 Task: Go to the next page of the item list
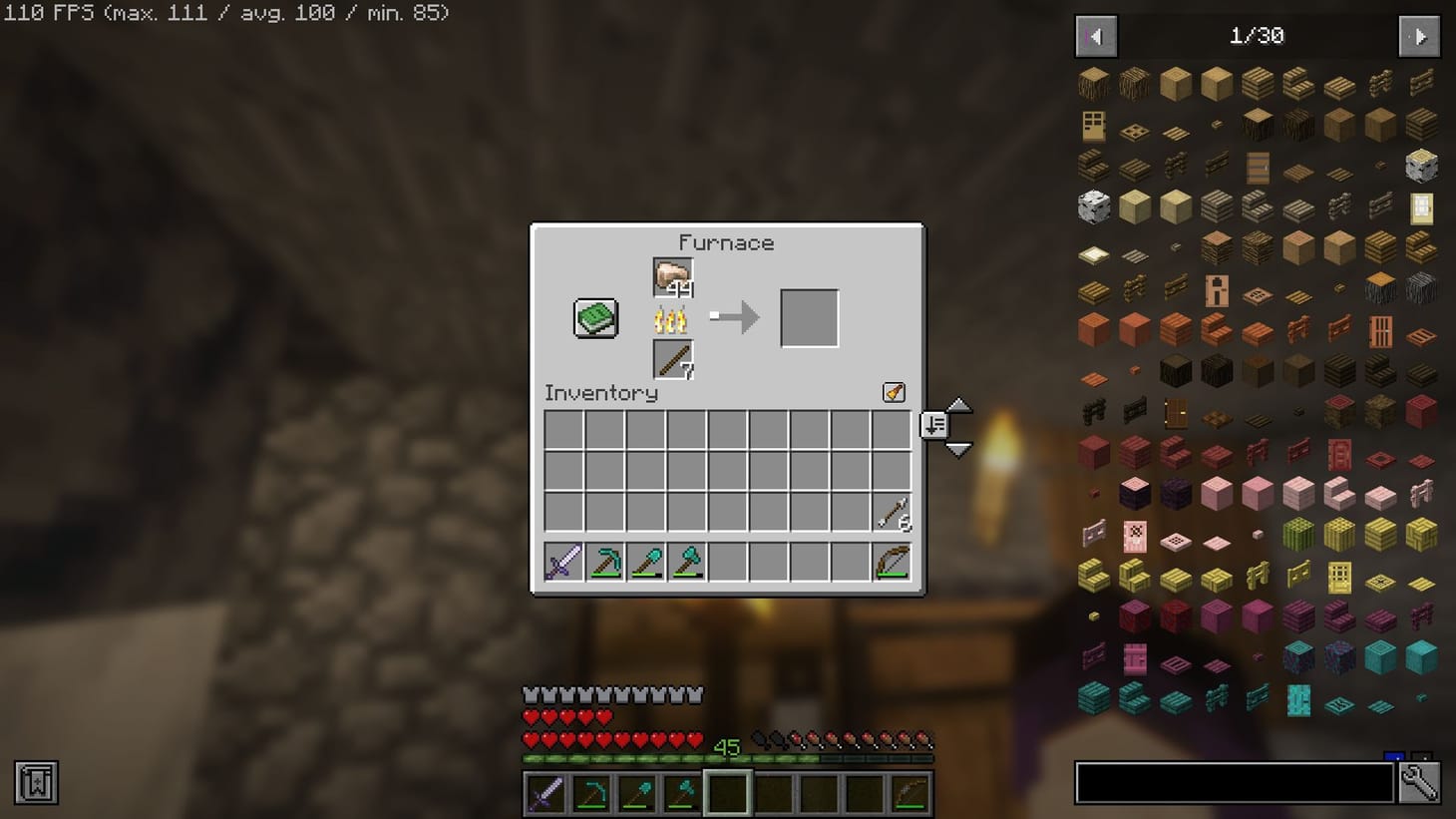pyautogui.click(x=1418, y=35)
